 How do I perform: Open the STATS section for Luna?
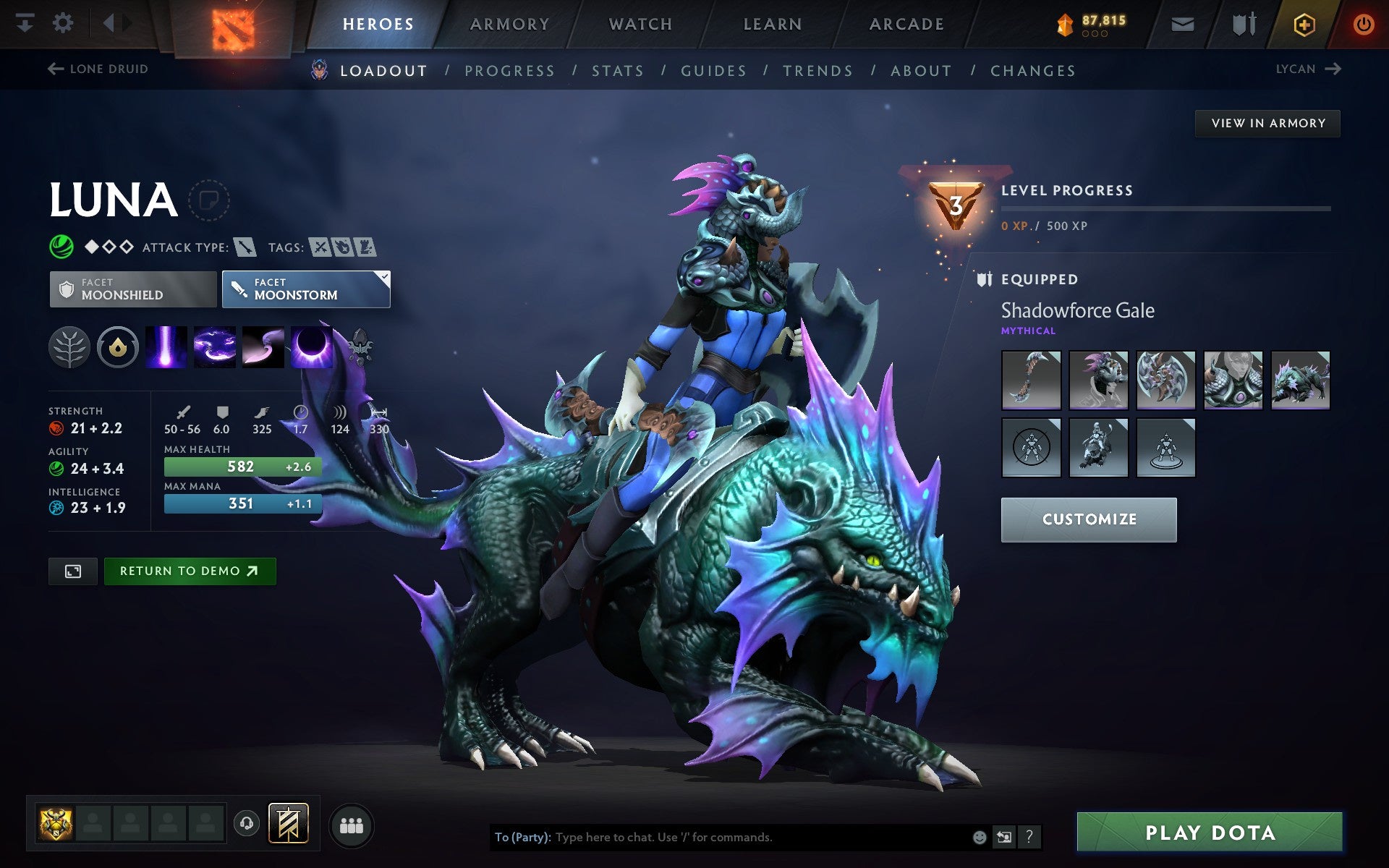[616, 70]
